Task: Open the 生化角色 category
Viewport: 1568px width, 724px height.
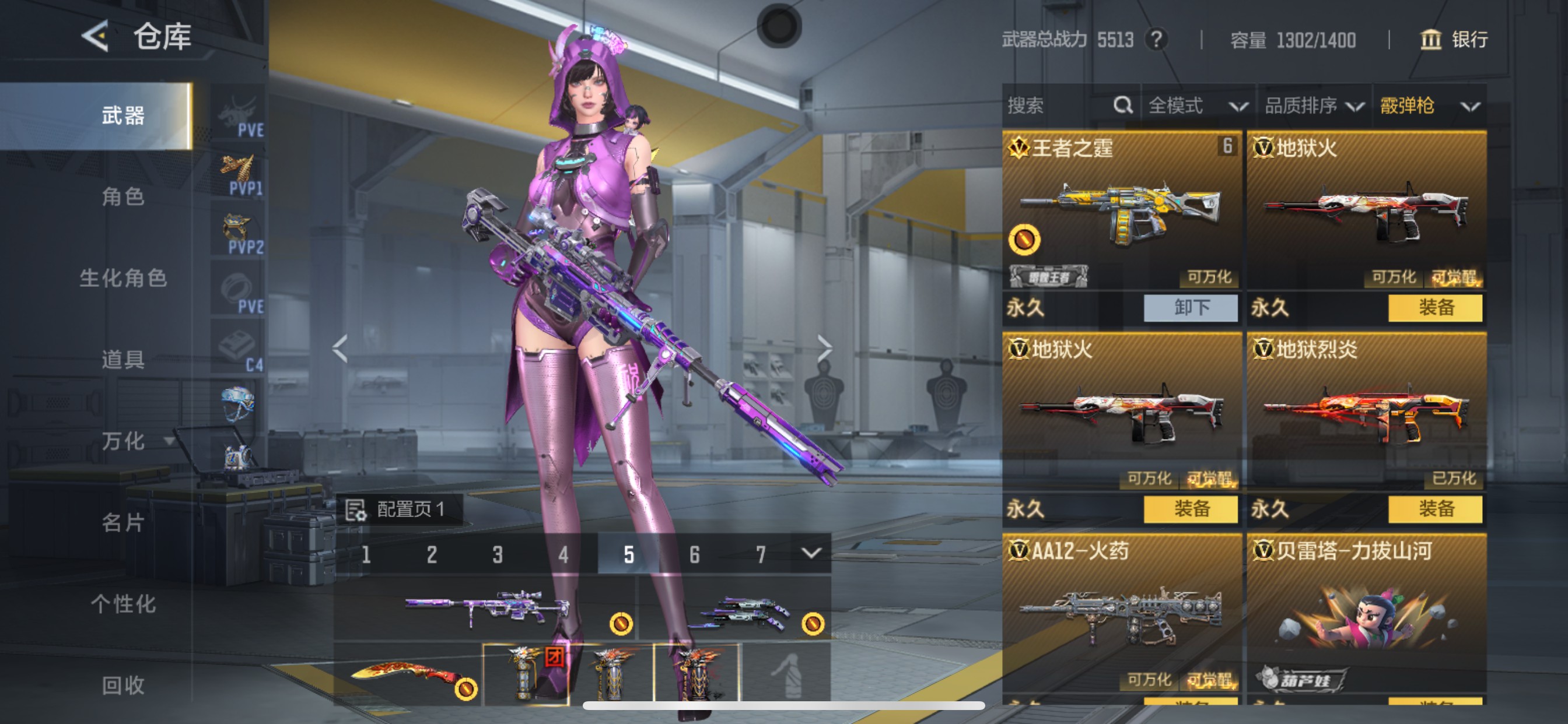Action: point(123,278)
